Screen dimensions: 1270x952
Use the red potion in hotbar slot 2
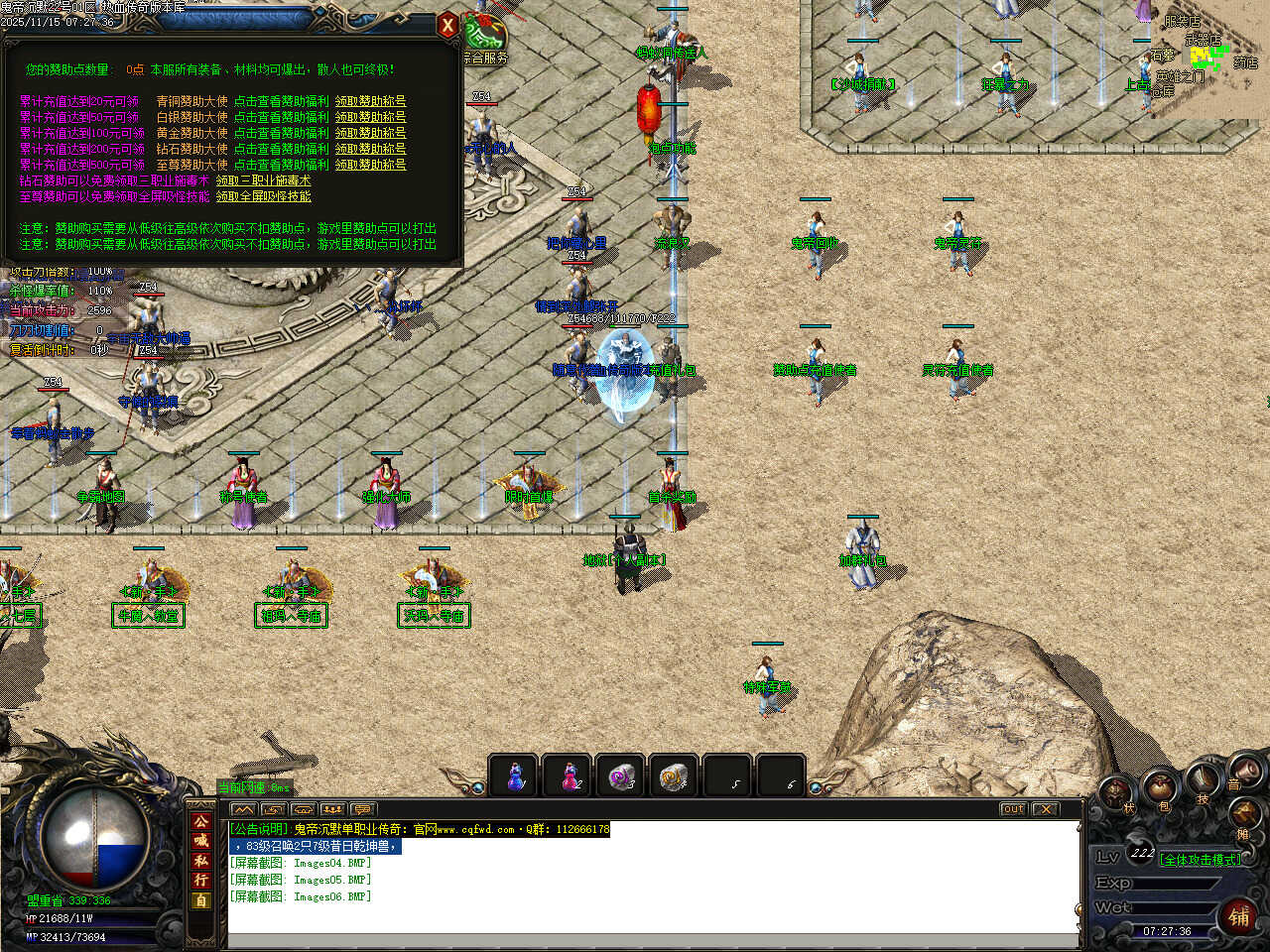pyautogui.click(x=570, y=777)
